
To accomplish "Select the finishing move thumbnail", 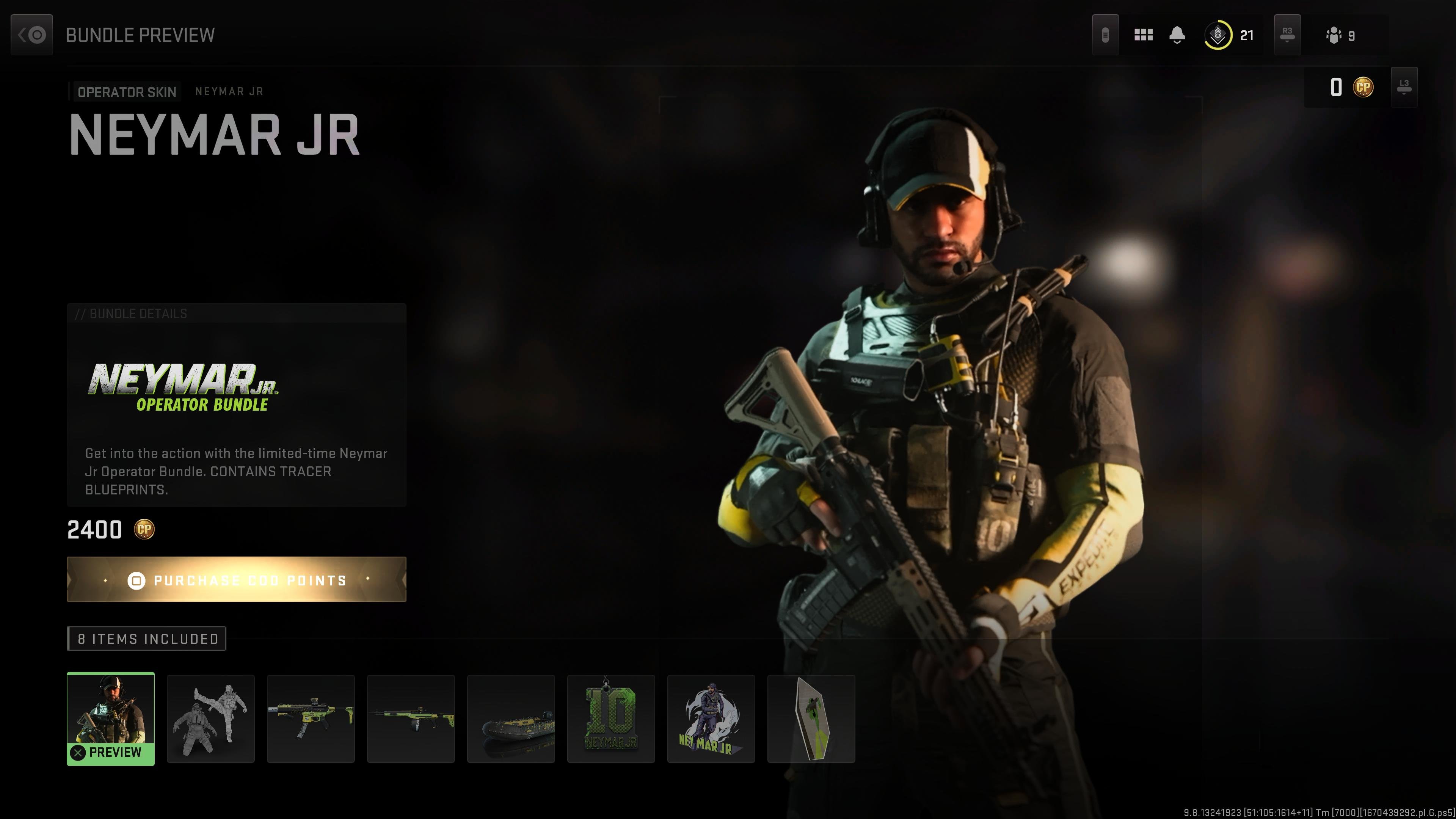I will click(211, 718).
